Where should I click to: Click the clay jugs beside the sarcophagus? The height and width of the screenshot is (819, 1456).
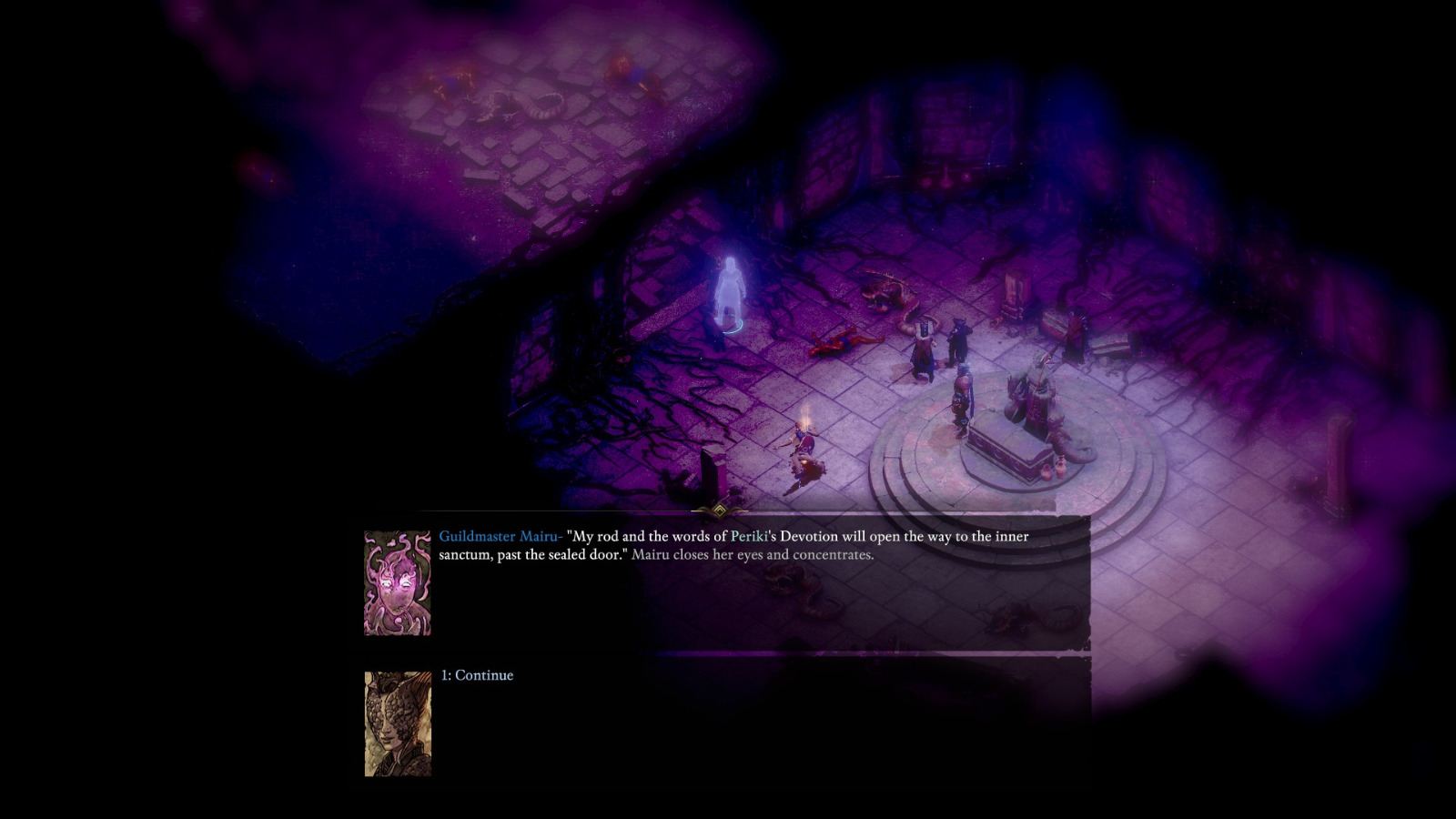pyautogui.click(x=1053, y=470)
